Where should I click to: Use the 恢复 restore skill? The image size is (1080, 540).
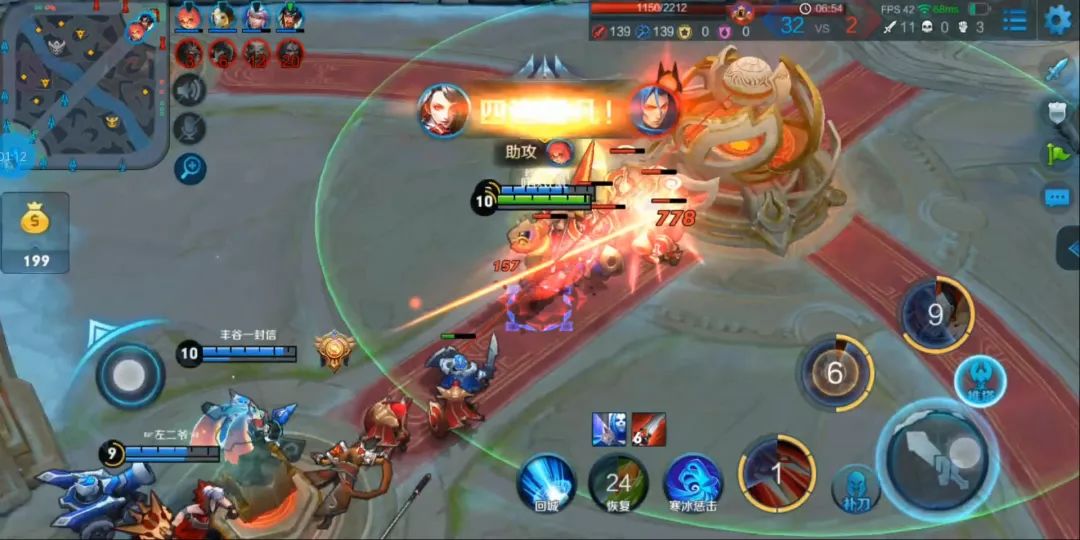618,481
